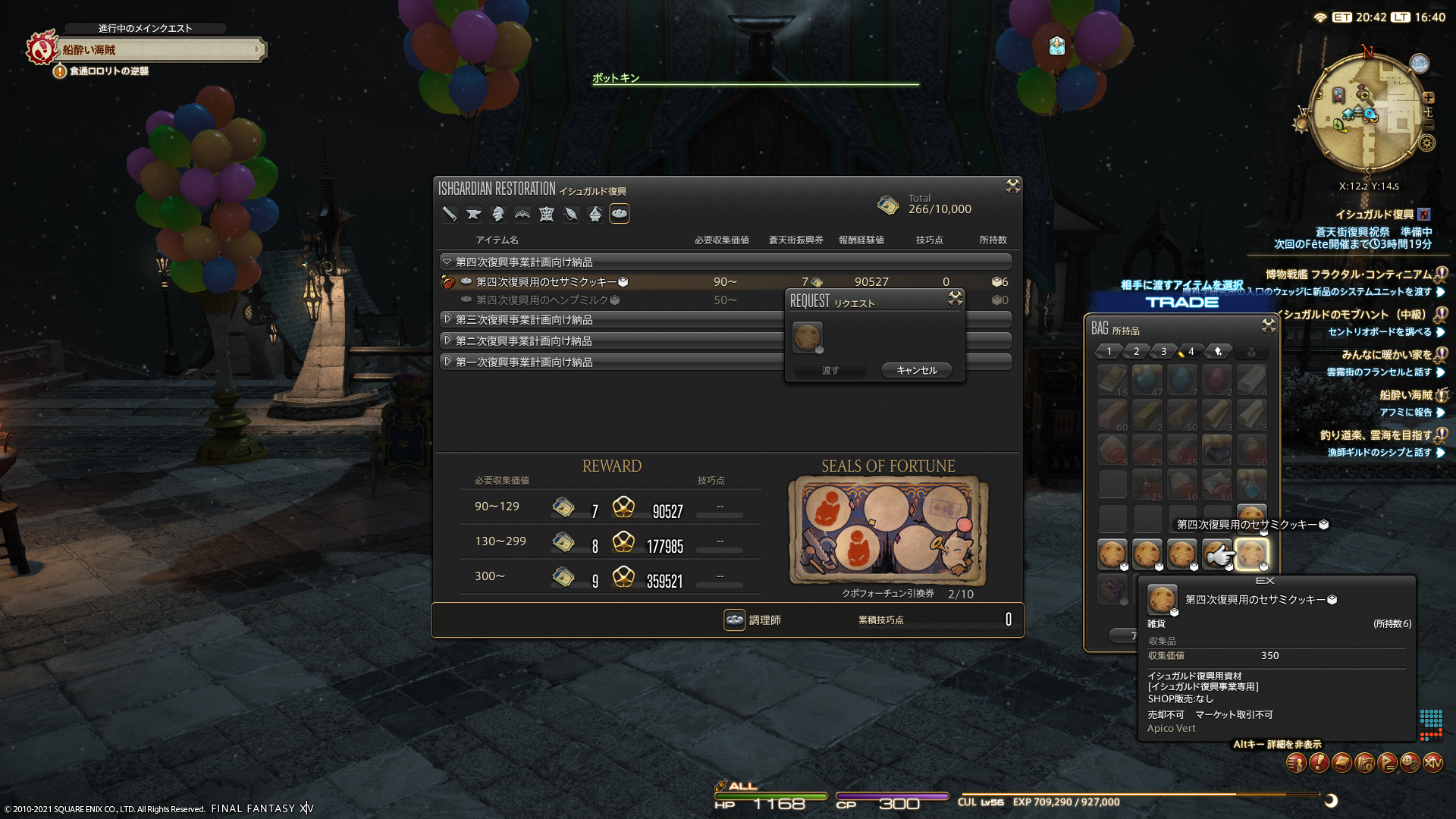Viewport: 1456px width, 819px height.
Task: Click the cookie slot in the Request window
Action: click(x=807, y=337)
